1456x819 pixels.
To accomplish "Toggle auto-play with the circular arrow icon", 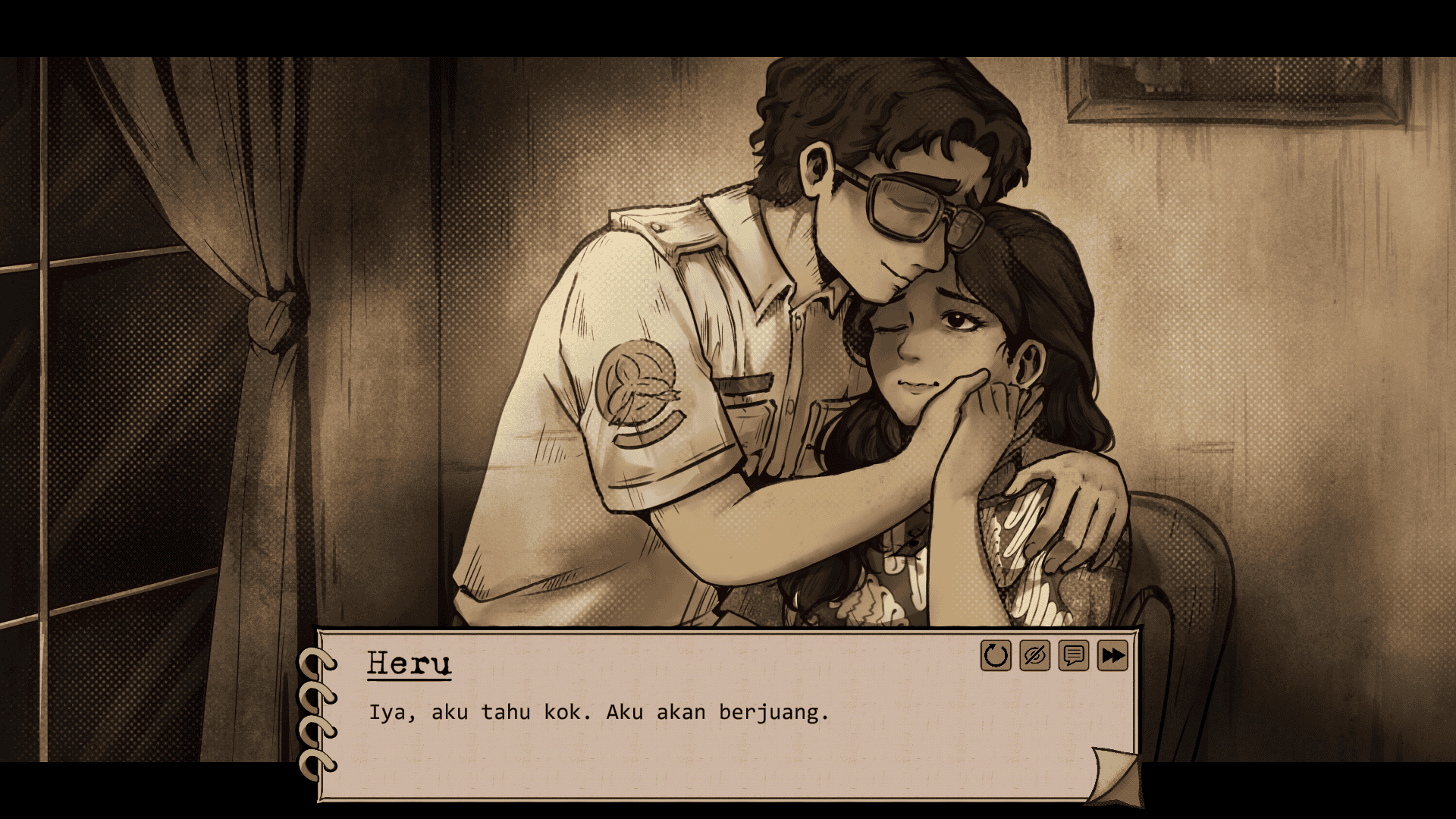I will pyautogui.click(x=996, y=656).
